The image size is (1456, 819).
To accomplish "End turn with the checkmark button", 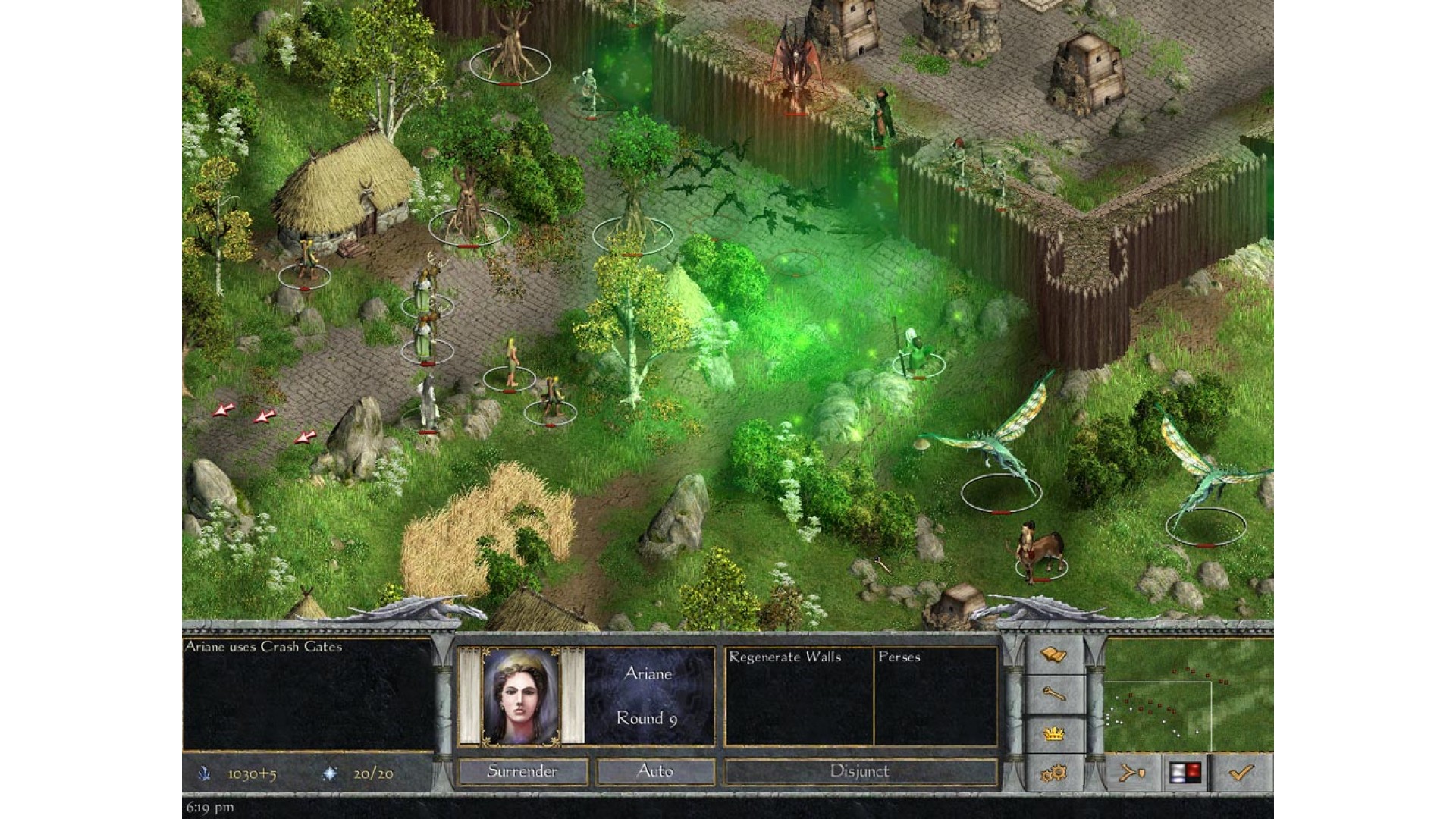I will coord(1241,773).
